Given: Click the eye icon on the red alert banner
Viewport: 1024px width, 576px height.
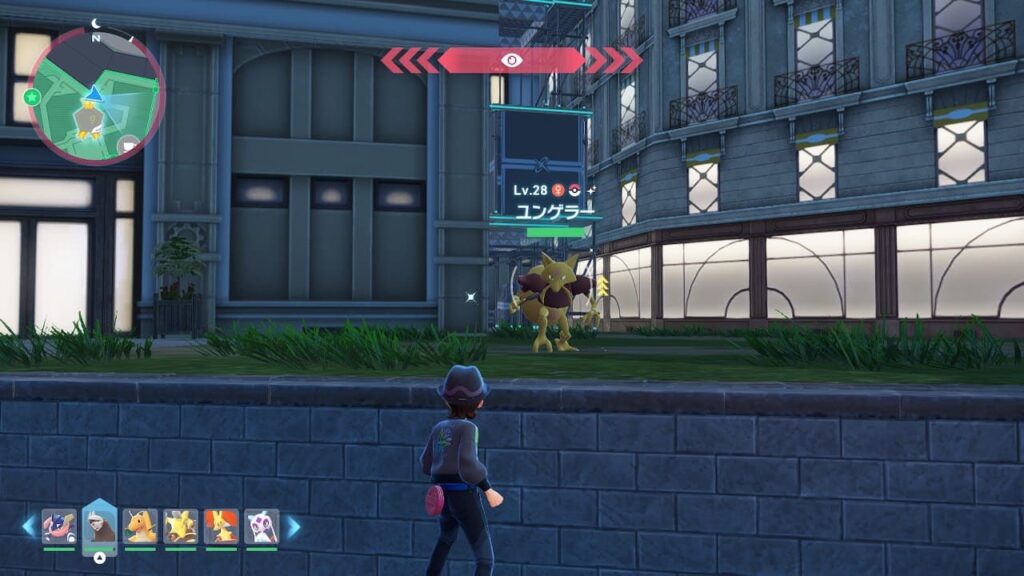Looking at the screenshot, I should 511,60.
